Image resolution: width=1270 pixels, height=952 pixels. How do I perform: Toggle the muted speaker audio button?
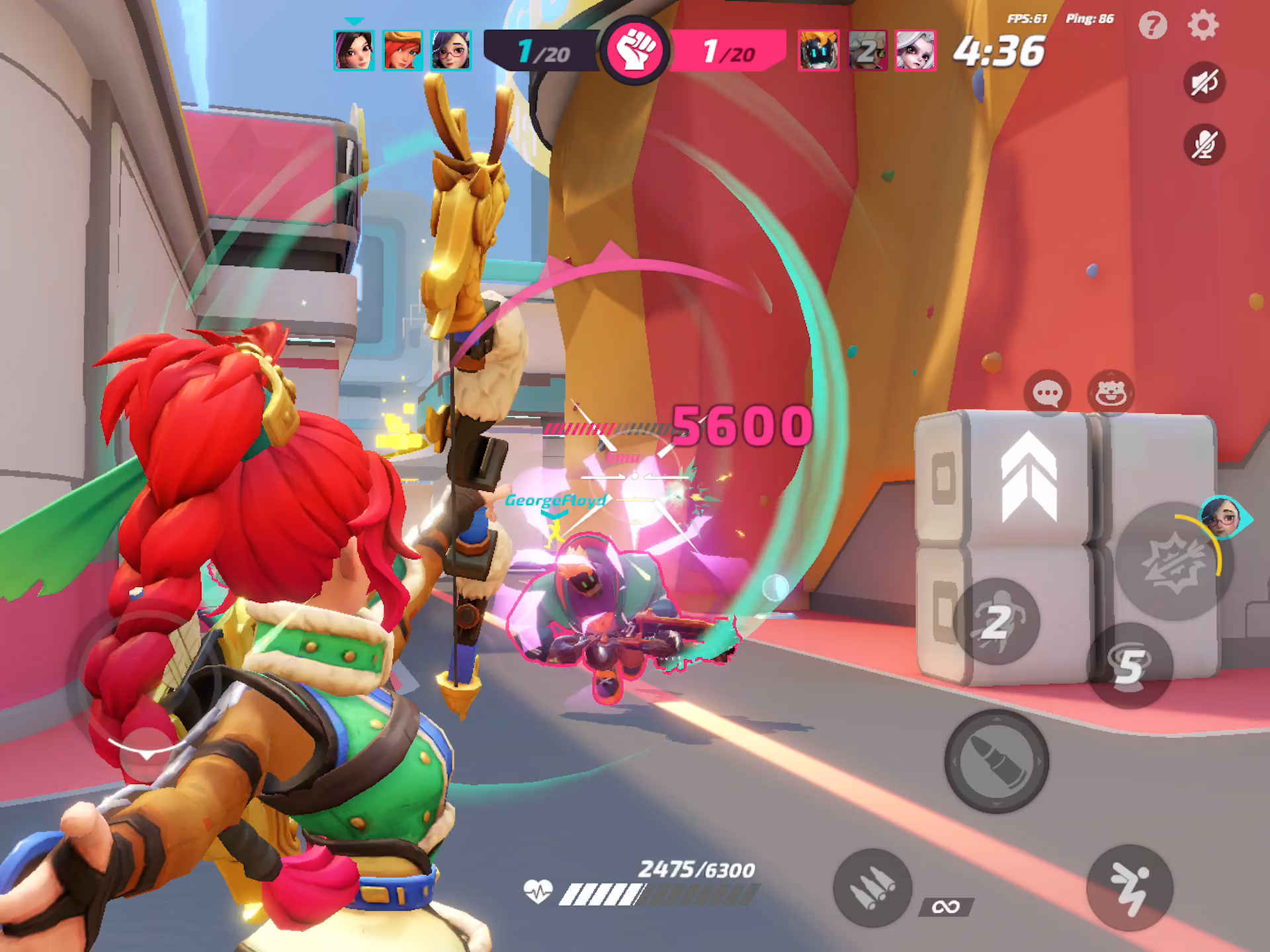point(1204,83)
